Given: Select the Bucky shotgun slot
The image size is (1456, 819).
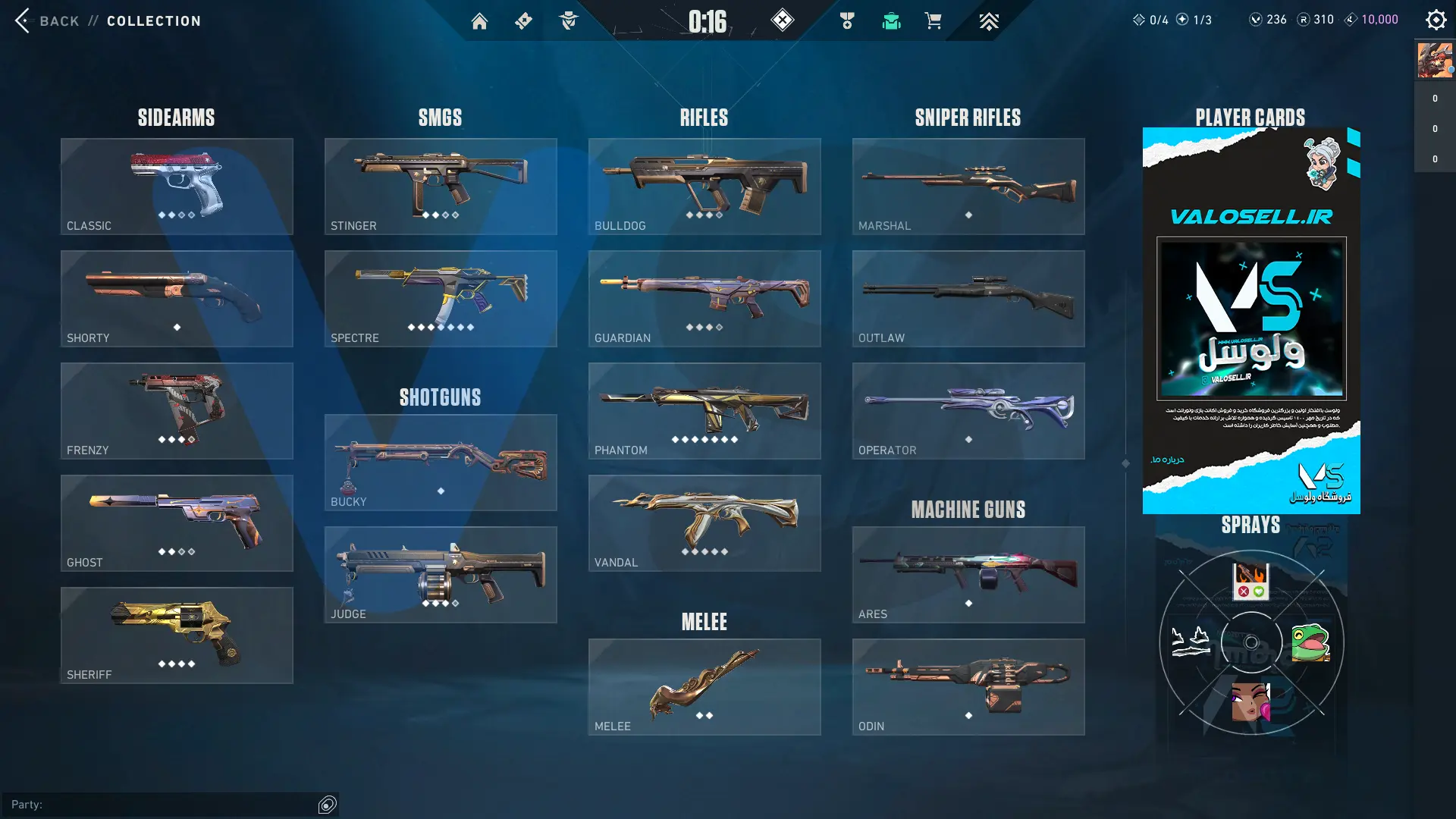Looking at the screenshot, I should tap(441, 463).
